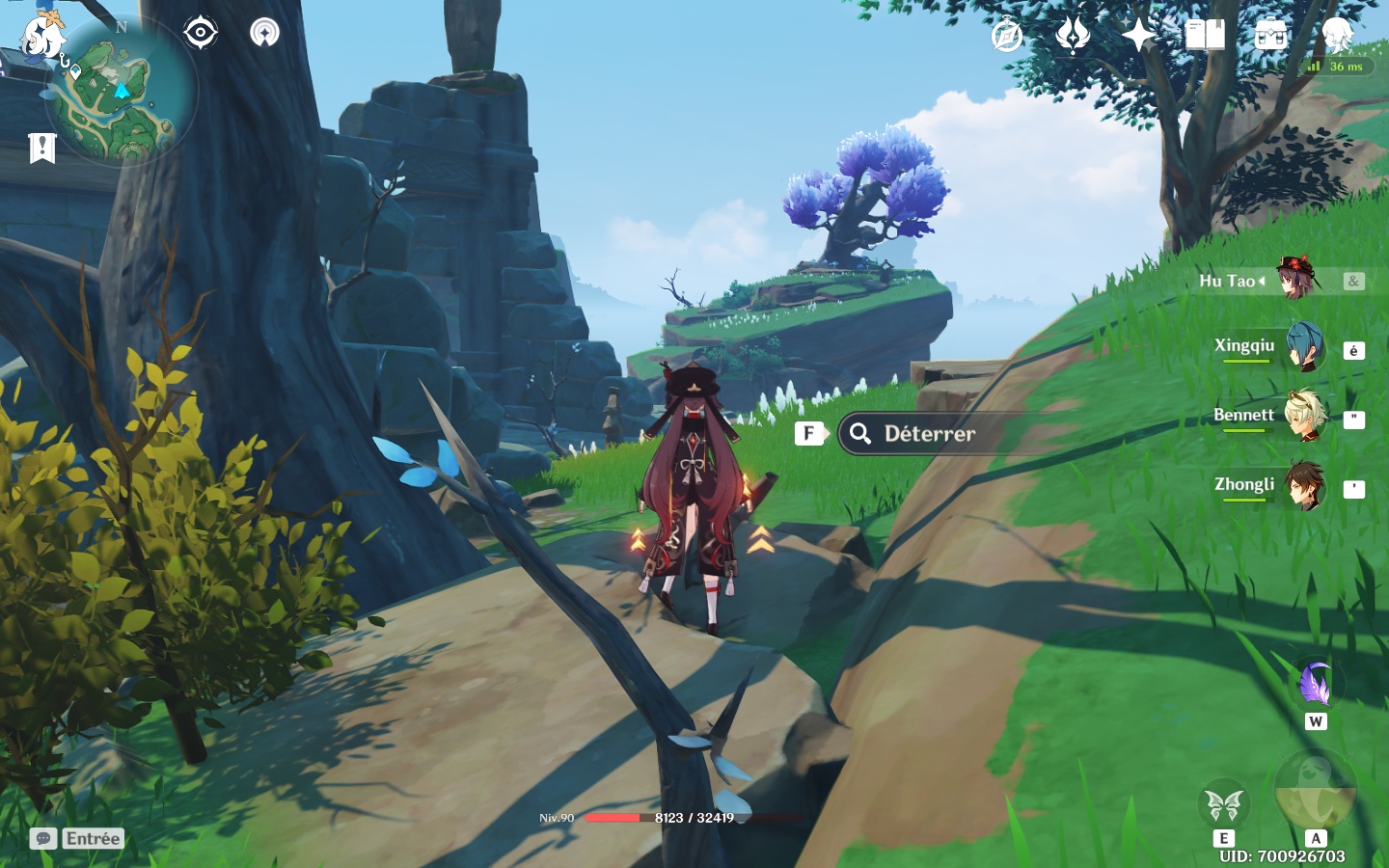The width and height of the screenshot is (1389, 868).
Task: Open the compass events icon
Action: (1006, 36)
